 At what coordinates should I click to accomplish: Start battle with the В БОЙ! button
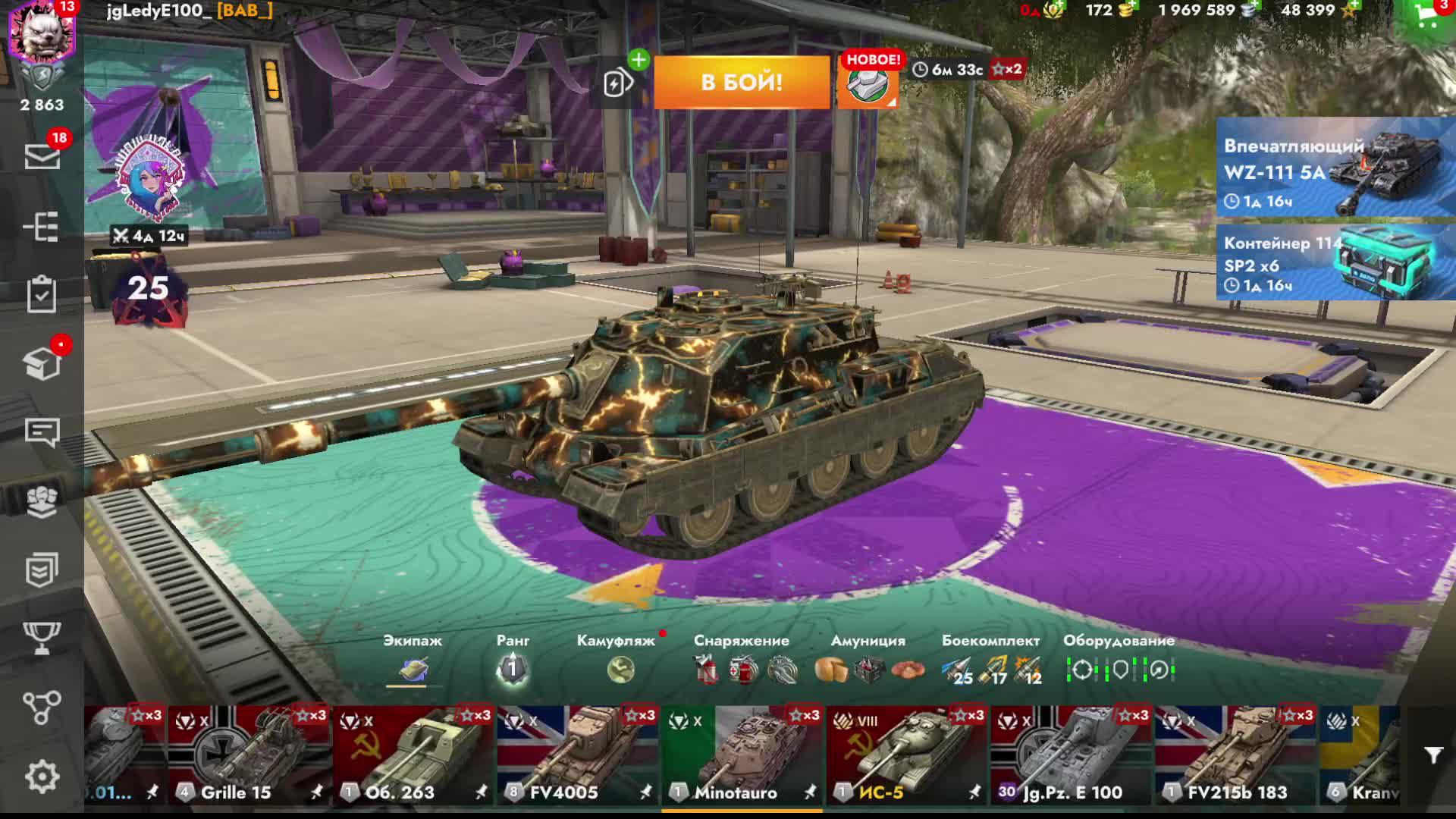coord(742,82)
